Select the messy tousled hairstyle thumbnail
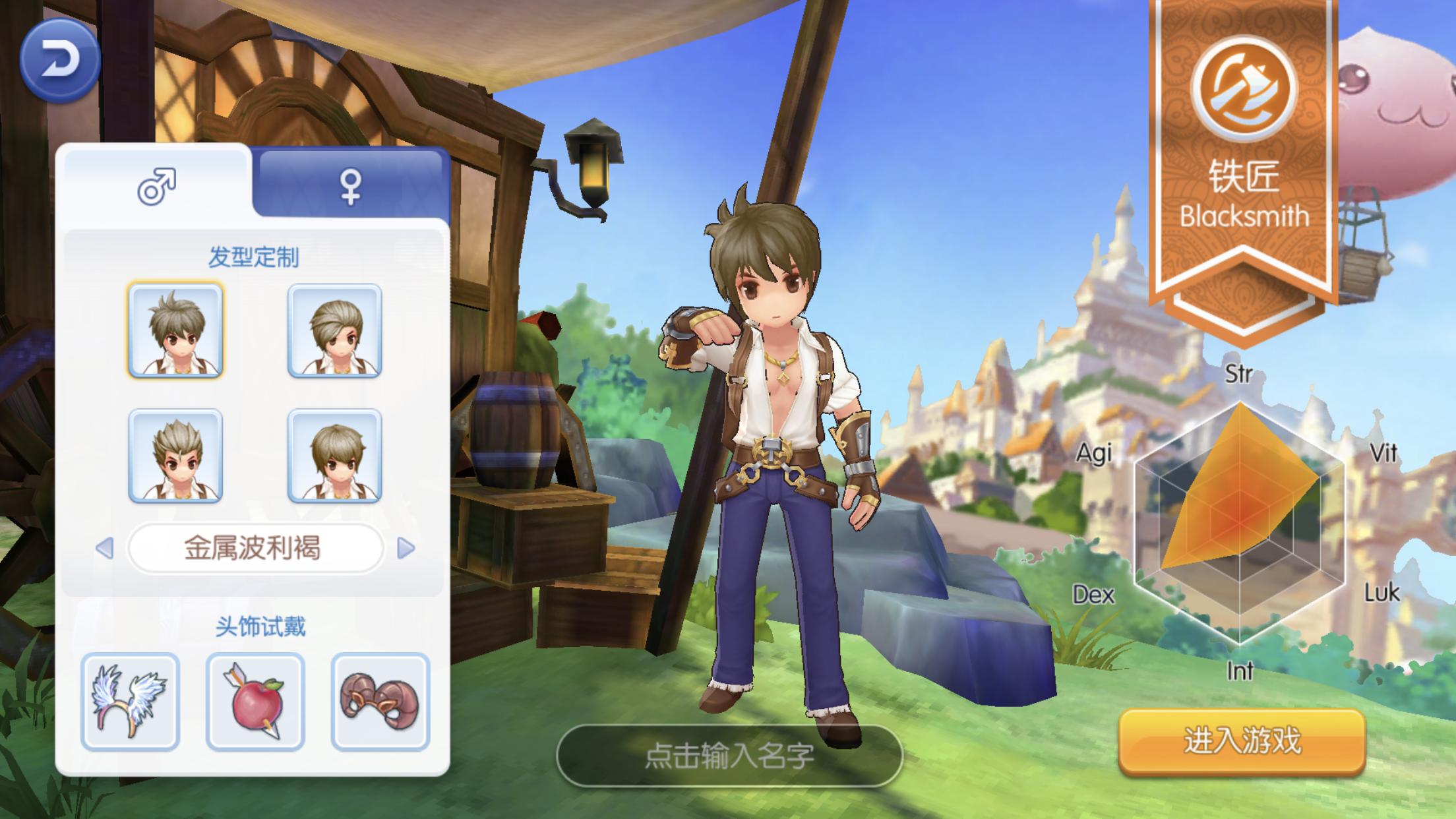1456x819 pixels. point(175,330)
